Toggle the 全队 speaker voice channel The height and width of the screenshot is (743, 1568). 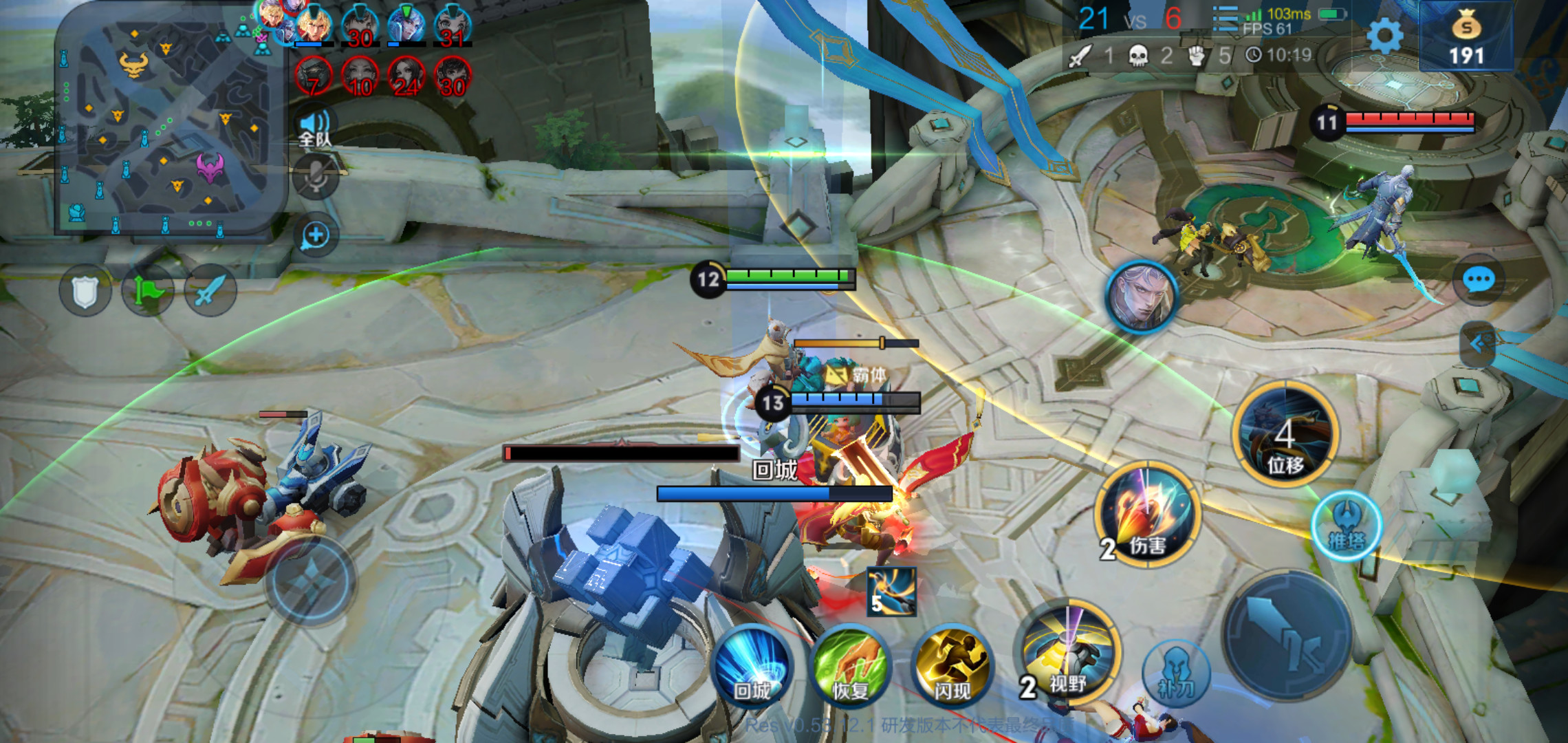pyautogui.click(x=315, y=129)
